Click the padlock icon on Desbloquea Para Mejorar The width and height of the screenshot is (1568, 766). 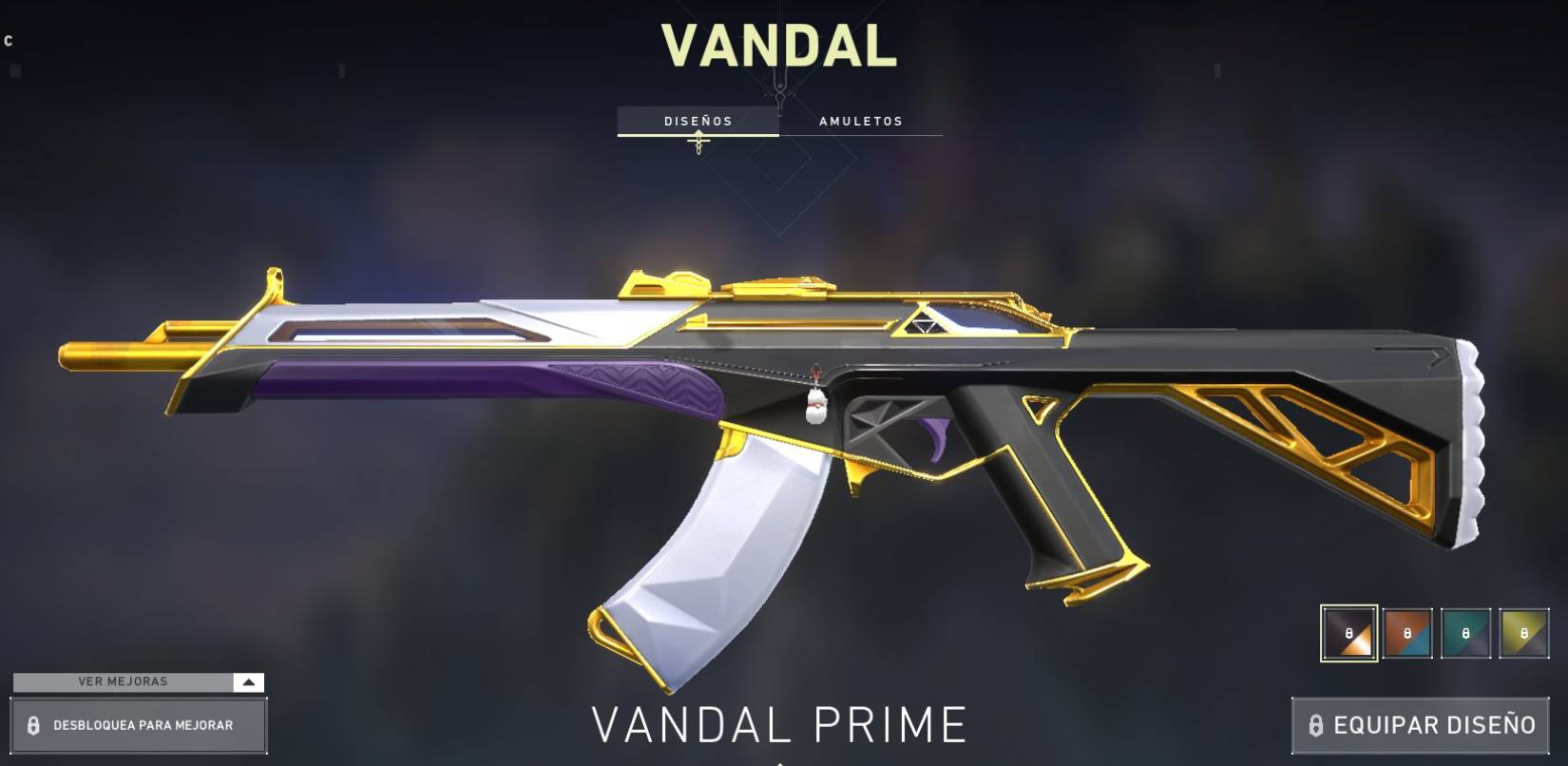(35, 725)
